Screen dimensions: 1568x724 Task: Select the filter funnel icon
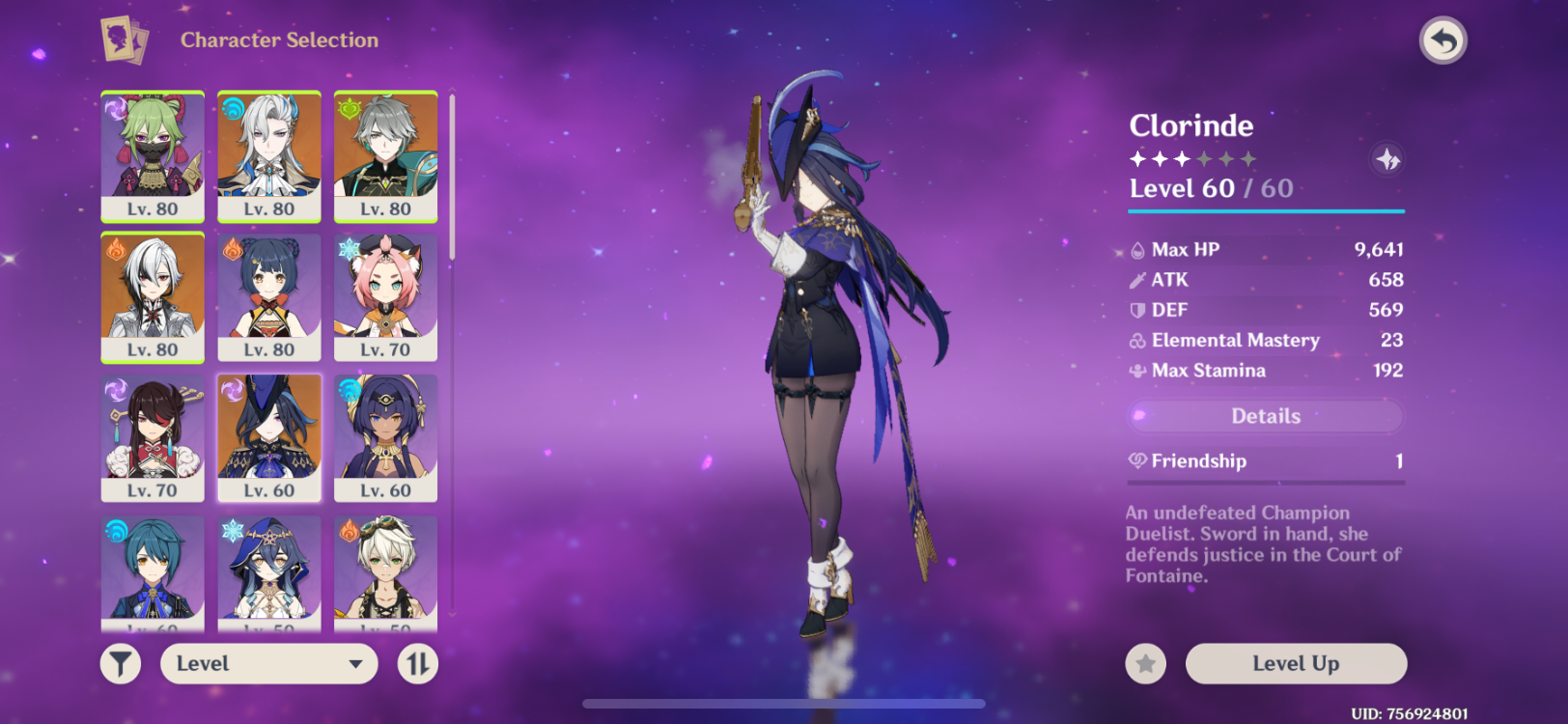[120, 663]
